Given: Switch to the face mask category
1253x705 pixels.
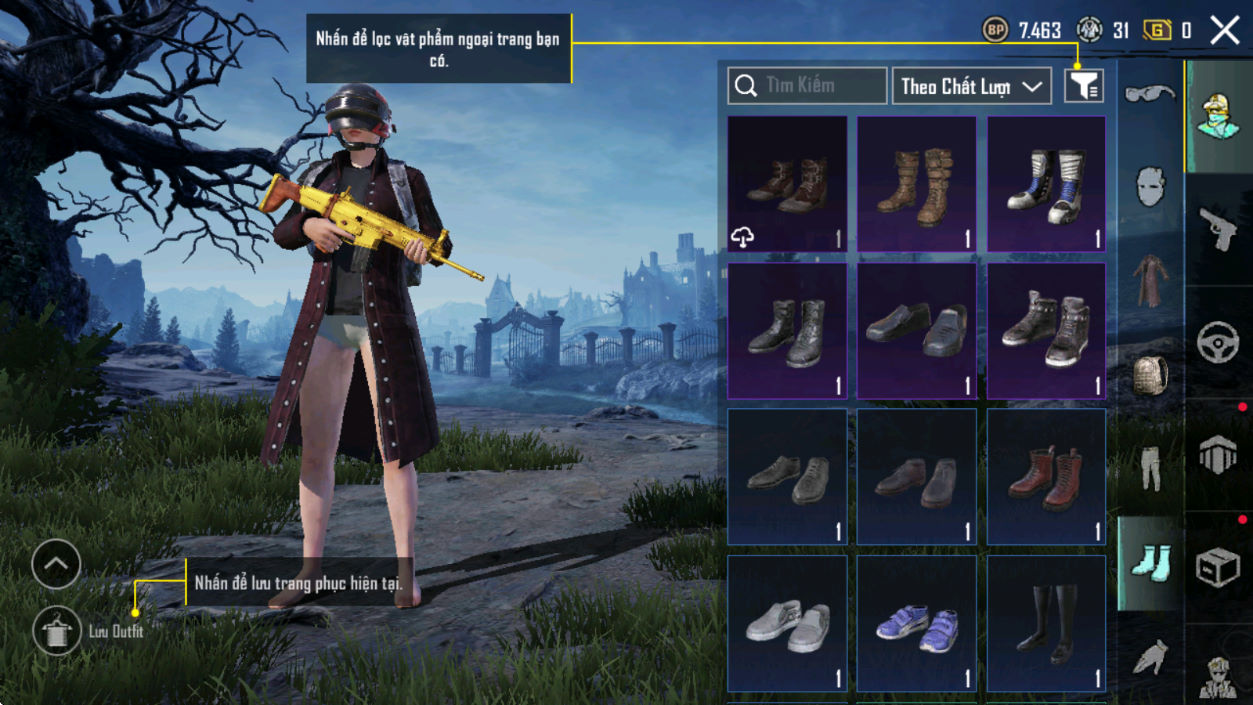Looking at the screenshot, I should pos(1150,187).
